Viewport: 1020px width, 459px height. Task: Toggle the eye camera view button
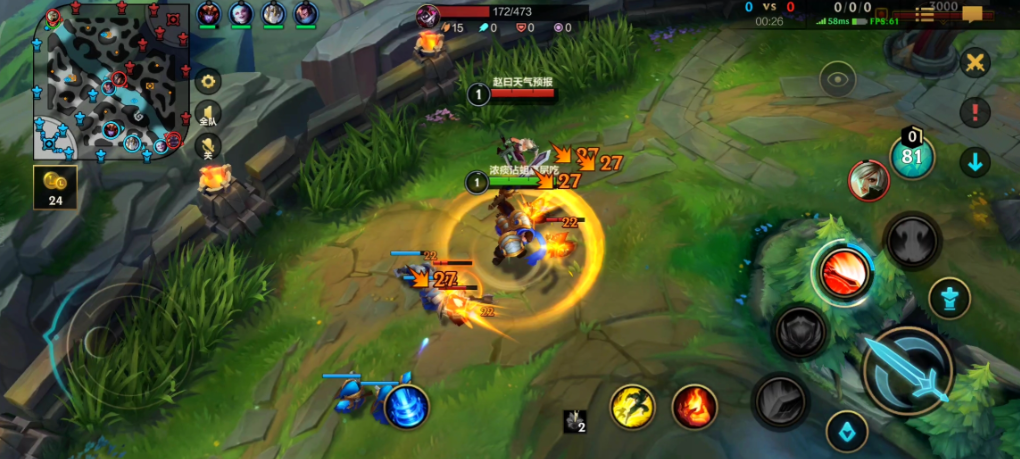837,78
